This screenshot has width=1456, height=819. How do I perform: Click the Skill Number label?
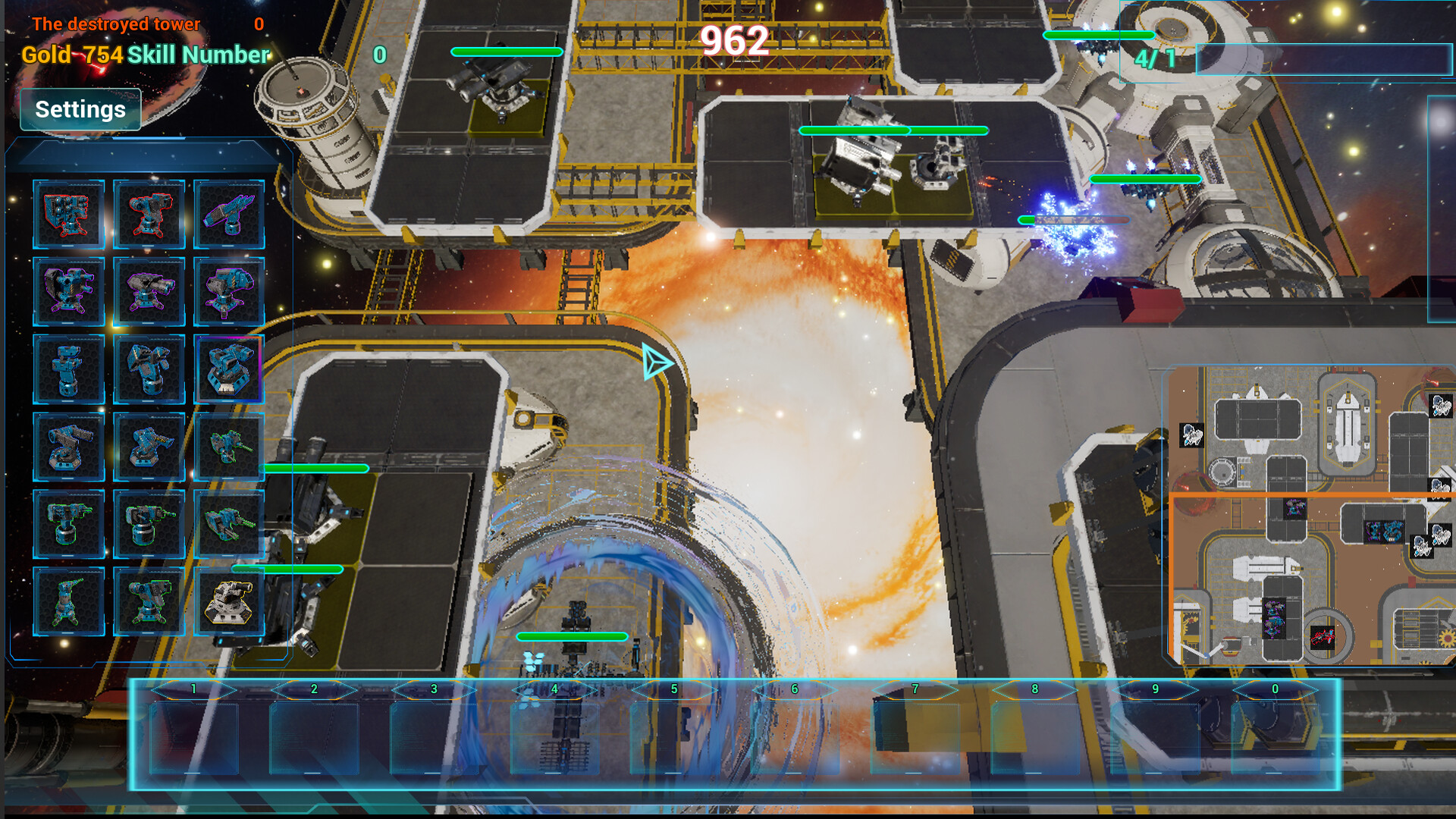tap(199, 55)
